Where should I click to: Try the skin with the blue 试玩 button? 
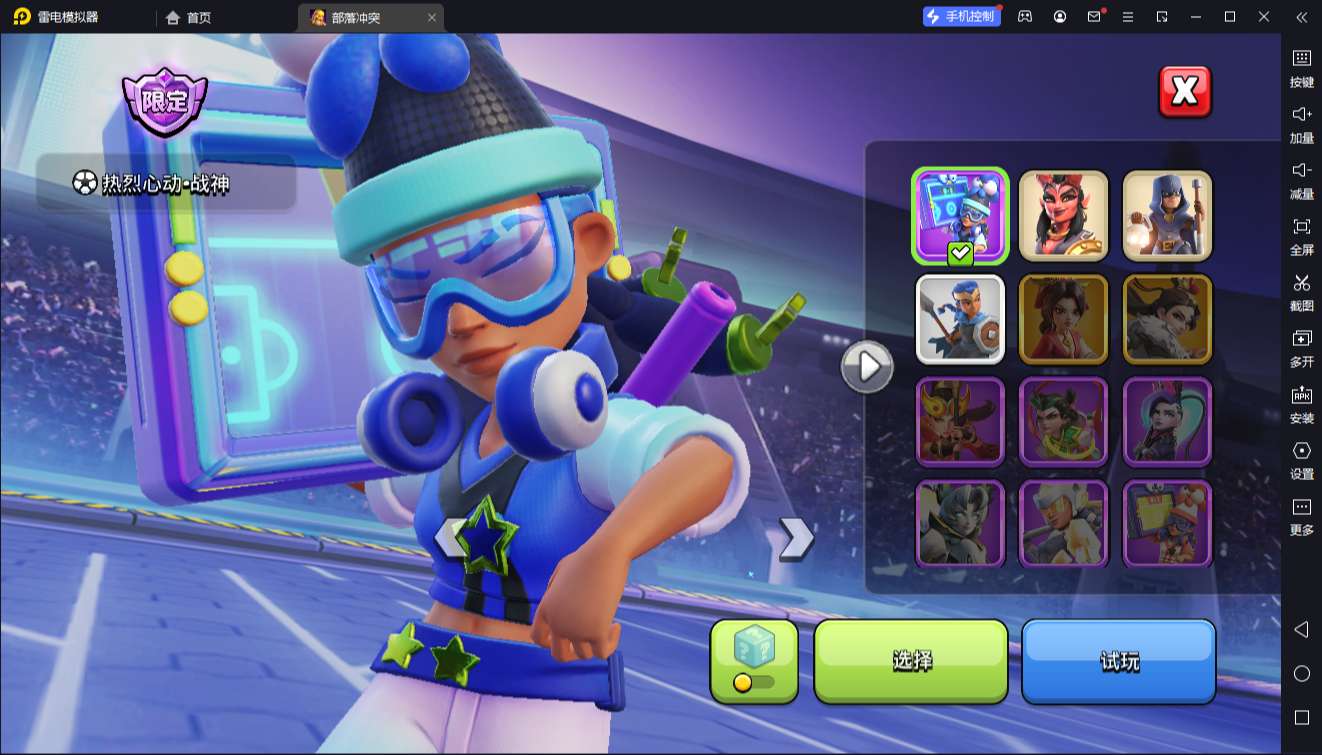[1118, 660]
